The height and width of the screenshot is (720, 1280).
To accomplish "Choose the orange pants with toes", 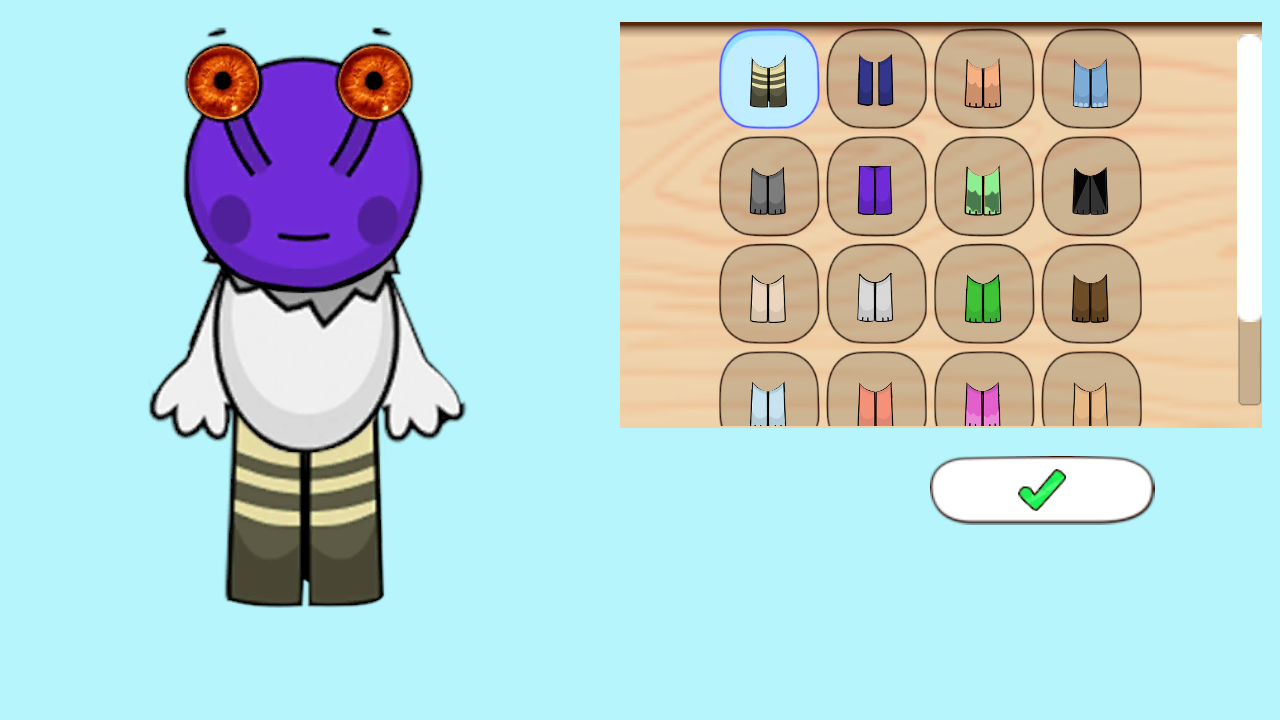I will (984, 78).
